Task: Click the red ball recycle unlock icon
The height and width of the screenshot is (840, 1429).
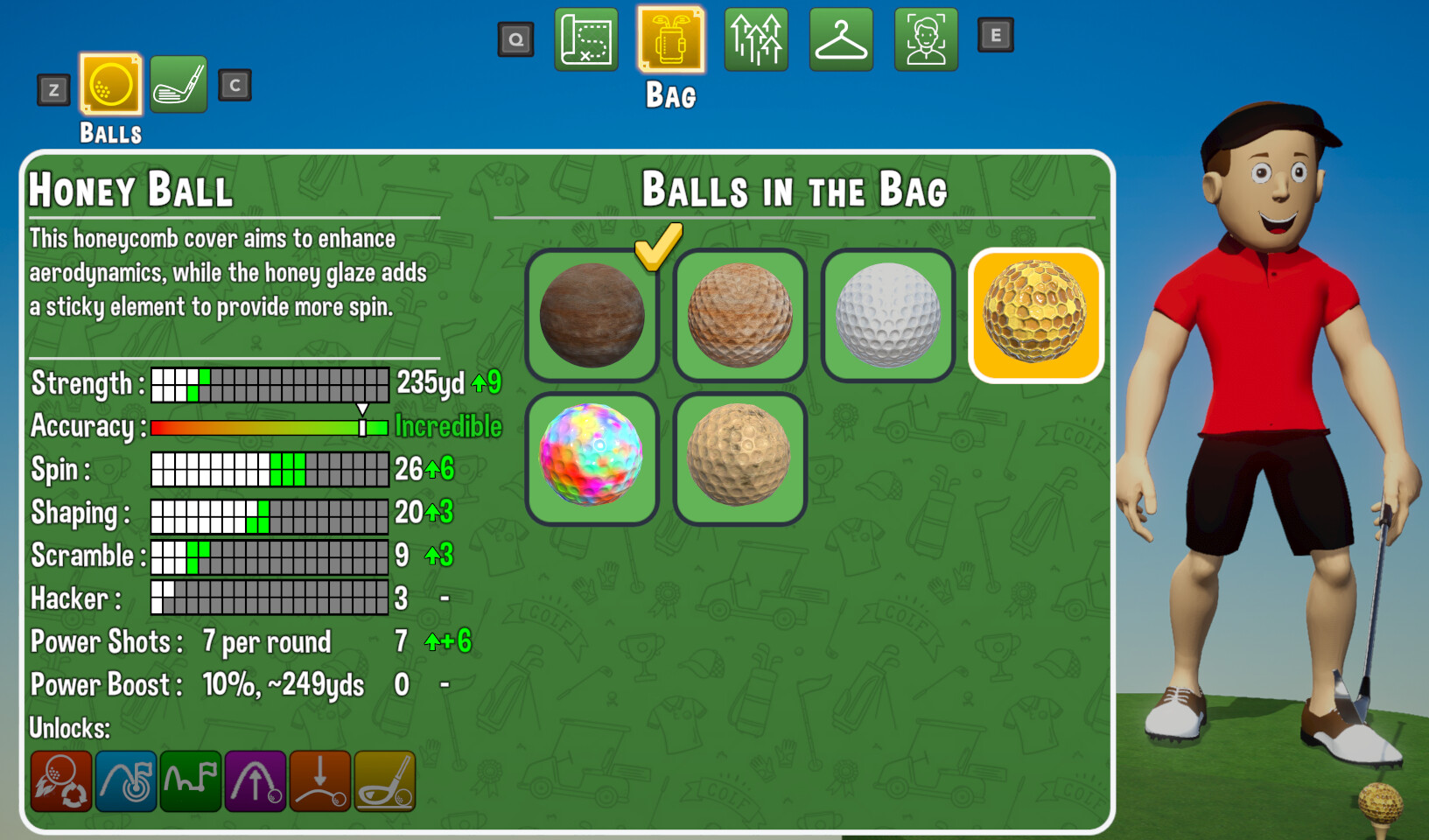Action: click(61, 781)
